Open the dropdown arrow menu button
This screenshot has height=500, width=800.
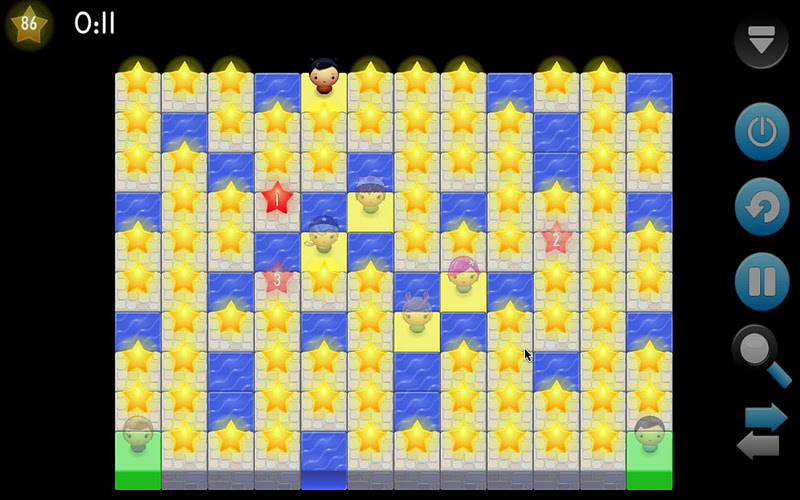[x=761, y=41]
